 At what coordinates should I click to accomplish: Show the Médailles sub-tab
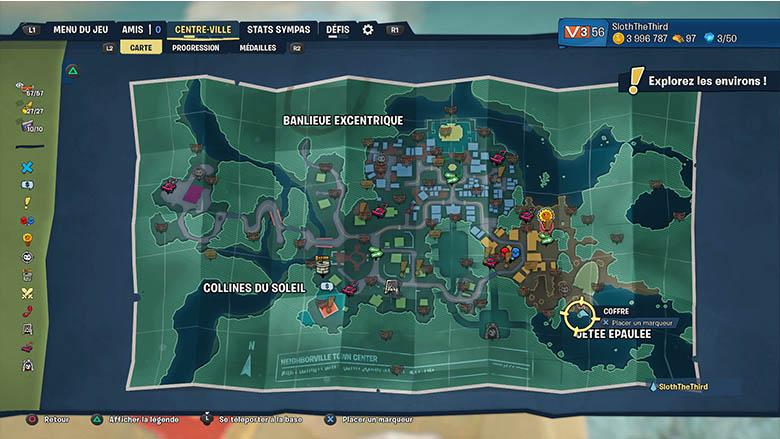click(258, 47)
